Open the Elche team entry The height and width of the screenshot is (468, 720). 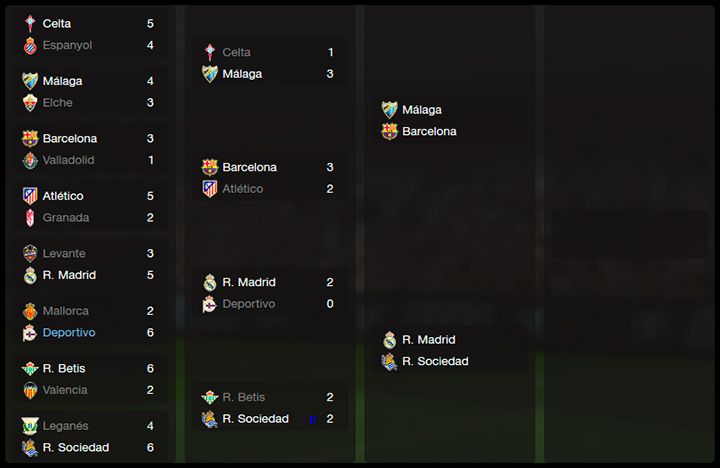57,103
